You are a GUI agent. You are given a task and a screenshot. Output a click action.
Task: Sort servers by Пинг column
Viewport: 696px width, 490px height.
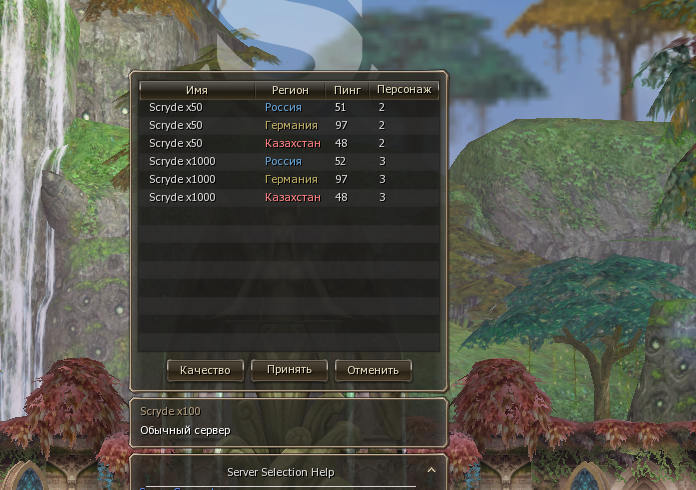pos(348,89)
